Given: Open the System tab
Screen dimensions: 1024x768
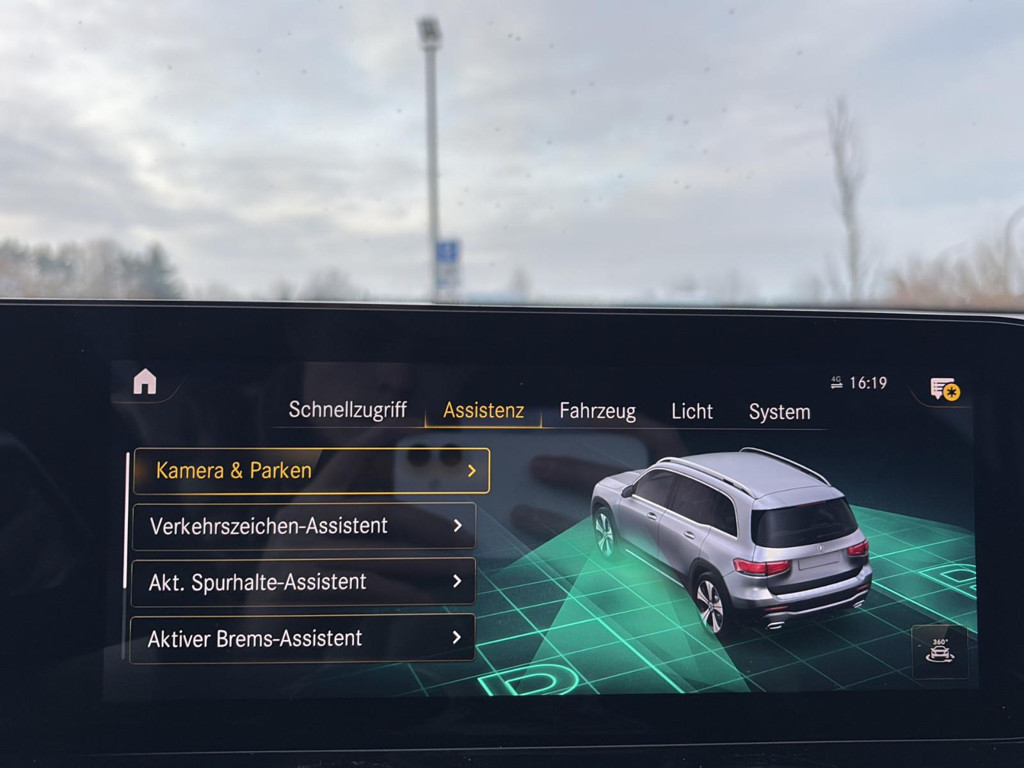Looking at the screenshot, I should pos(779,412).
